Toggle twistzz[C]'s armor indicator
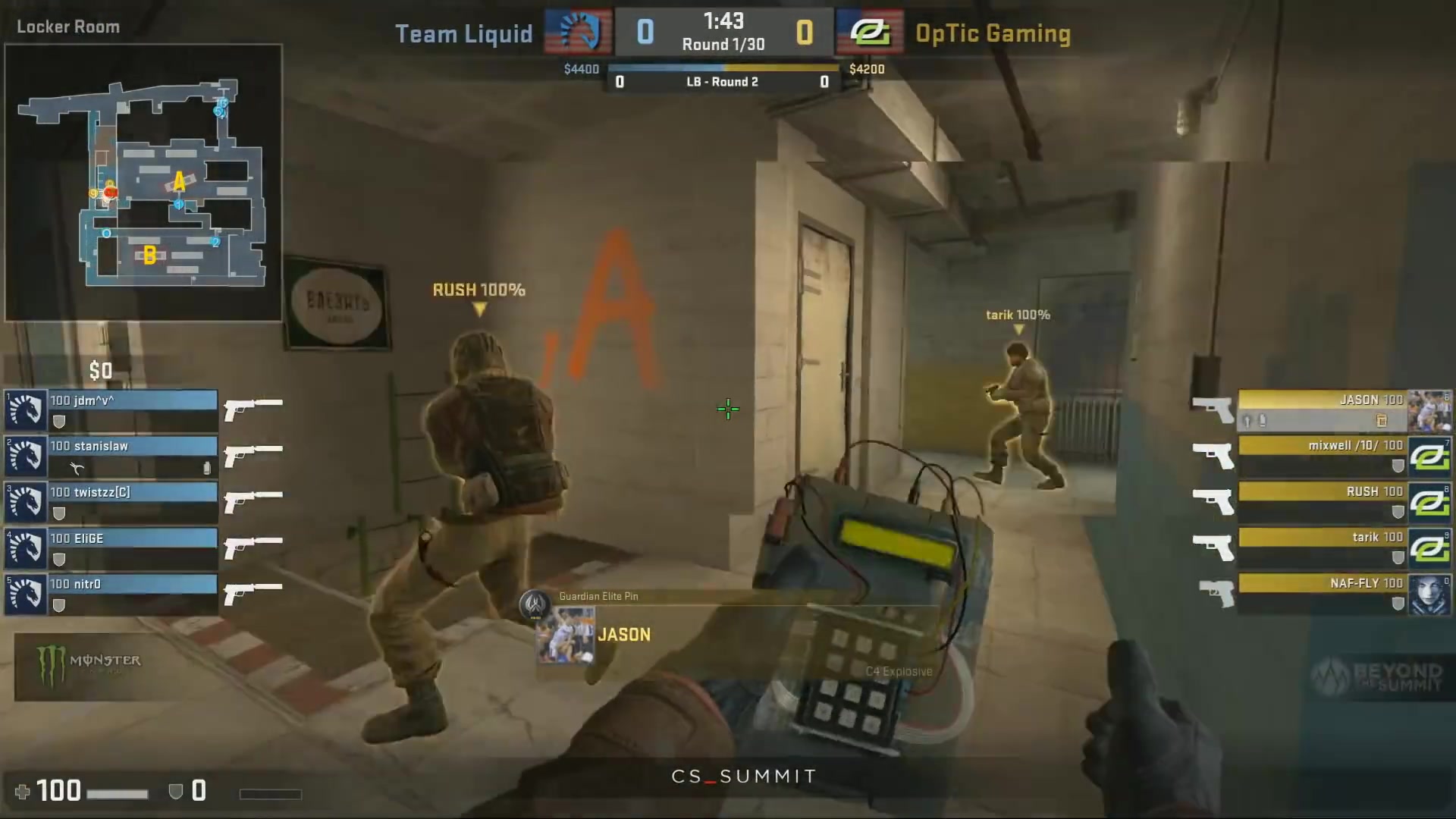Screen dimensions: 1456x819 point(59,513)
